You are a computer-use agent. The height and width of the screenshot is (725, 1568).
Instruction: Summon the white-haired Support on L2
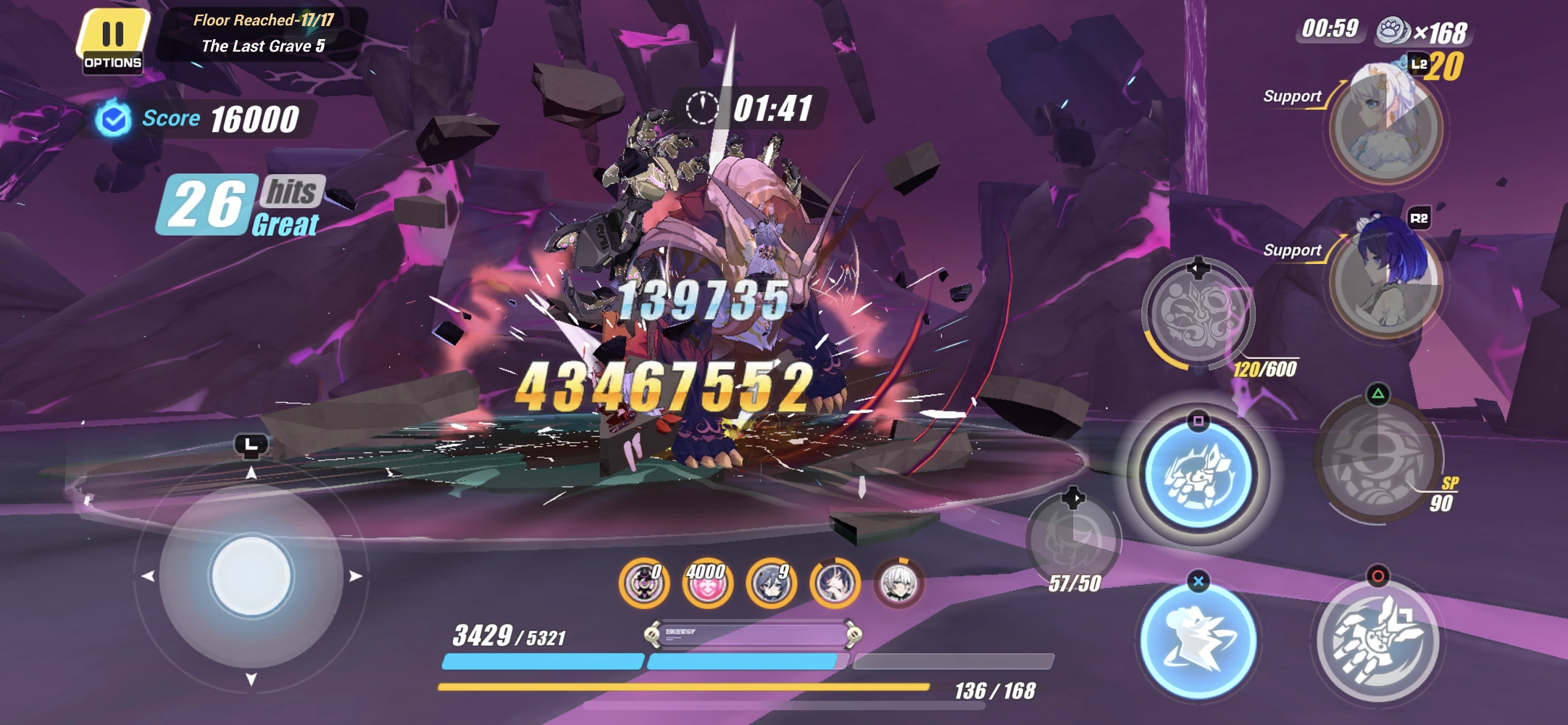tap(1383, 127)
